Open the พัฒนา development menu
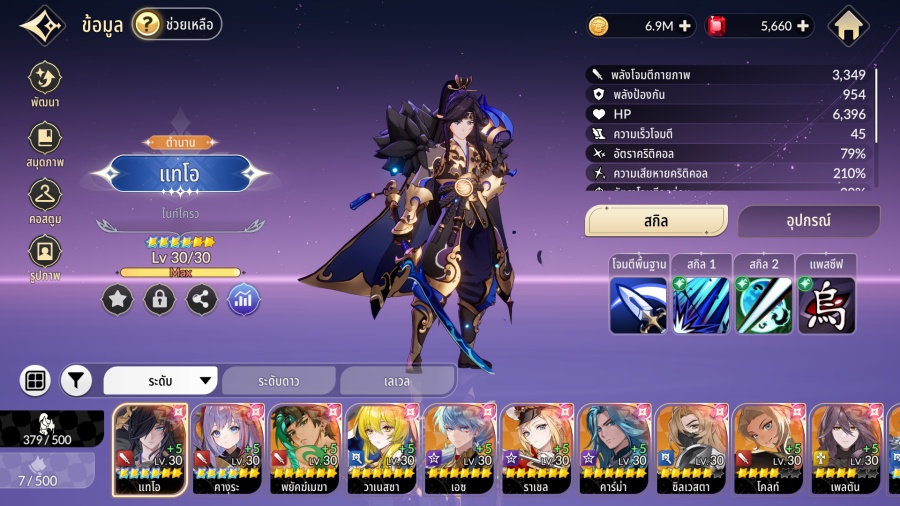Viewport: 900px width, 506px height. 44,85
